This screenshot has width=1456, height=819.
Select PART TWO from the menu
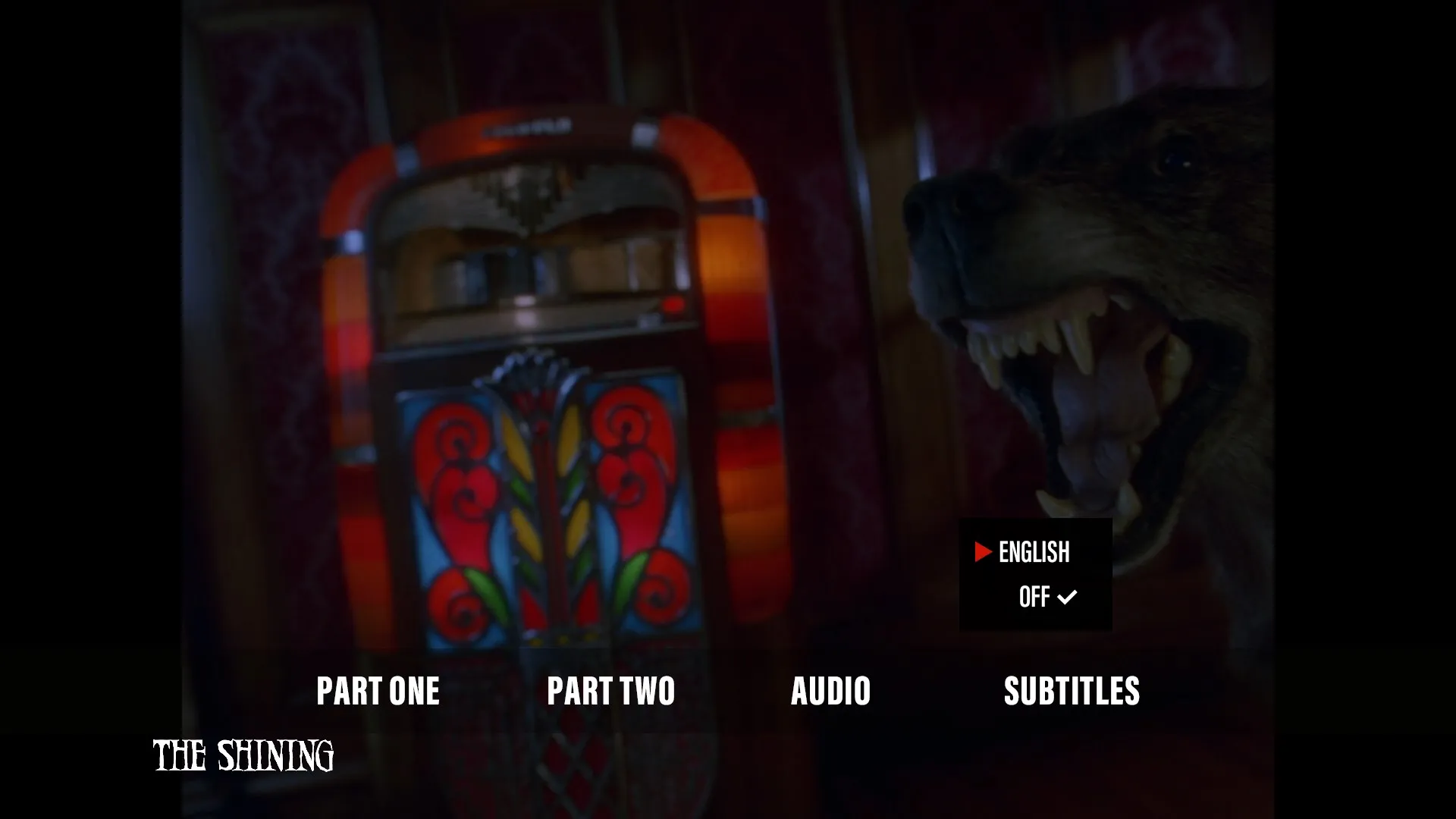point(611,691)
